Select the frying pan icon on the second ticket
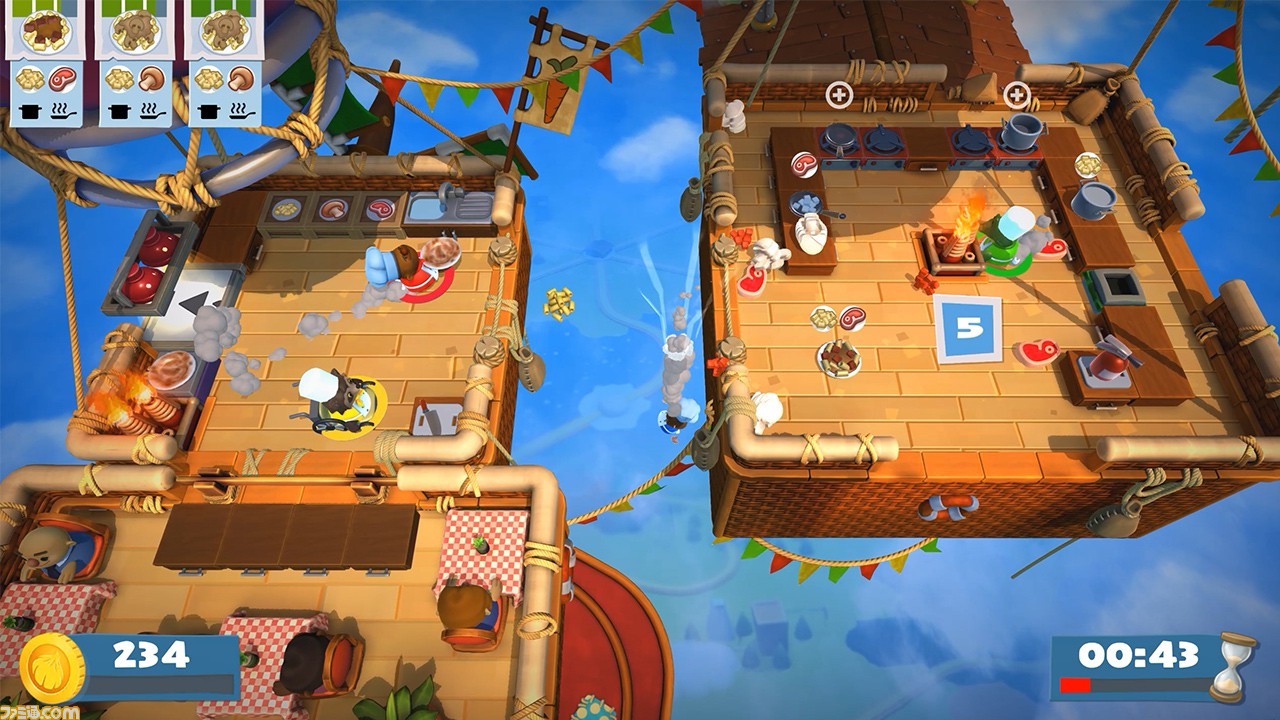Screen dimensions: 1280x720 pyautogui.click(x=150, y=112)
